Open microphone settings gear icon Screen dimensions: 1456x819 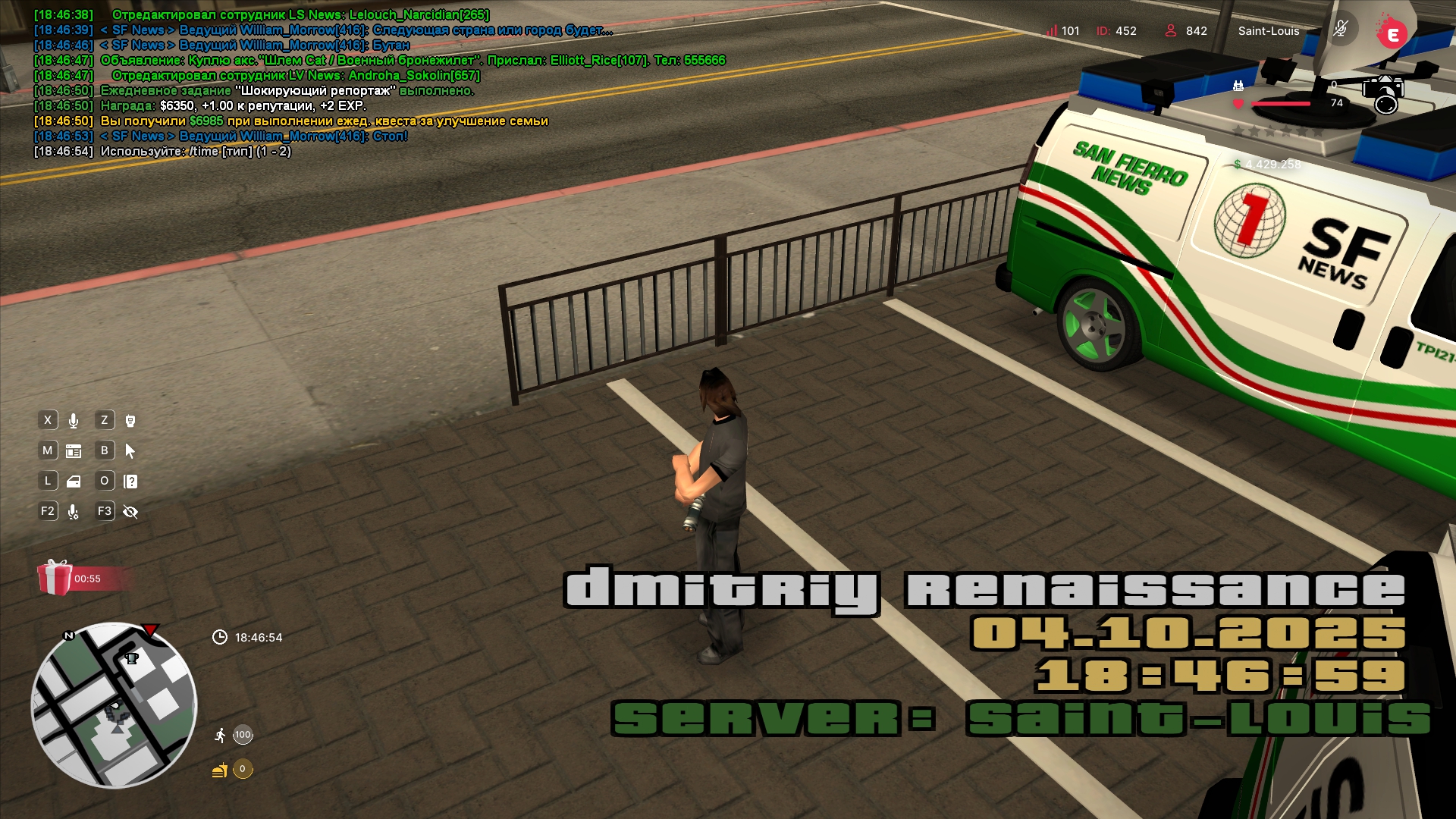74,512
